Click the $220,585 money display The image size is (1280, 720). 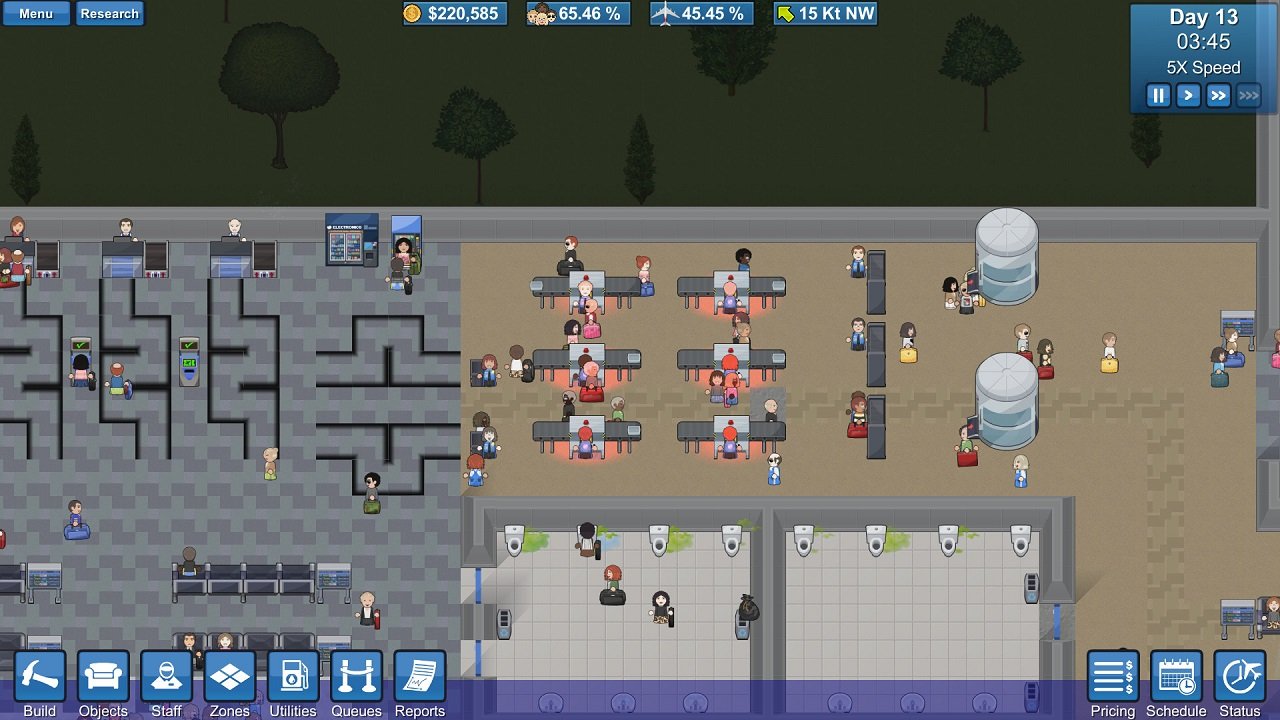point(455,14)
